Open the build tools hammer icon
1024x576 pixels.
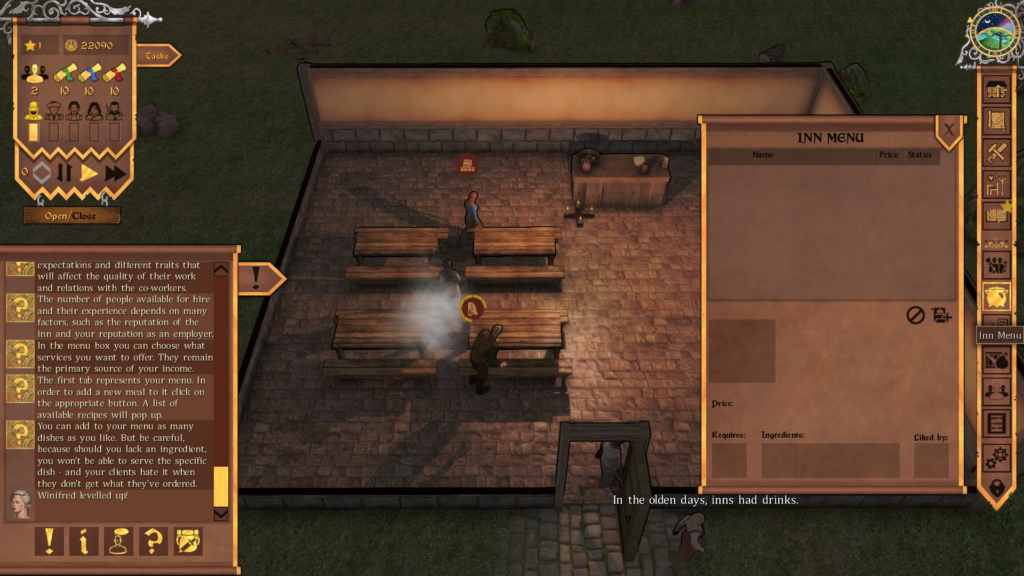point(996,153)
